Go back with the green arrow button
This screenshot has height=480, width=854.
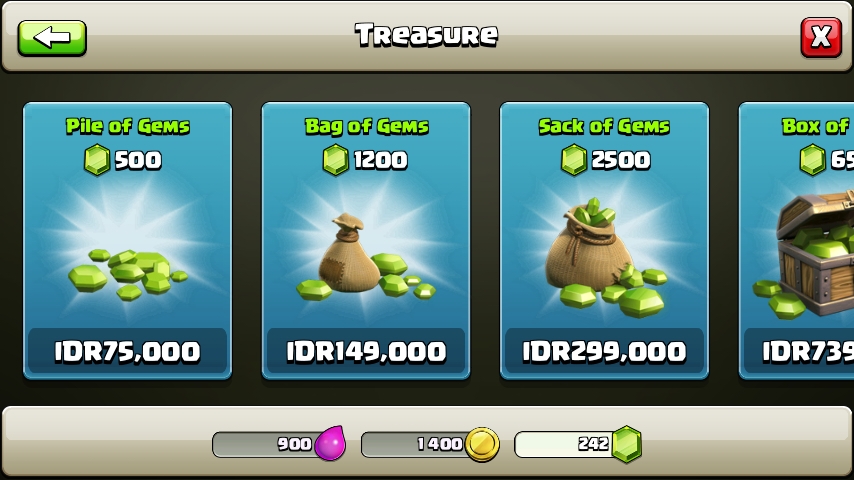point(52,37)
